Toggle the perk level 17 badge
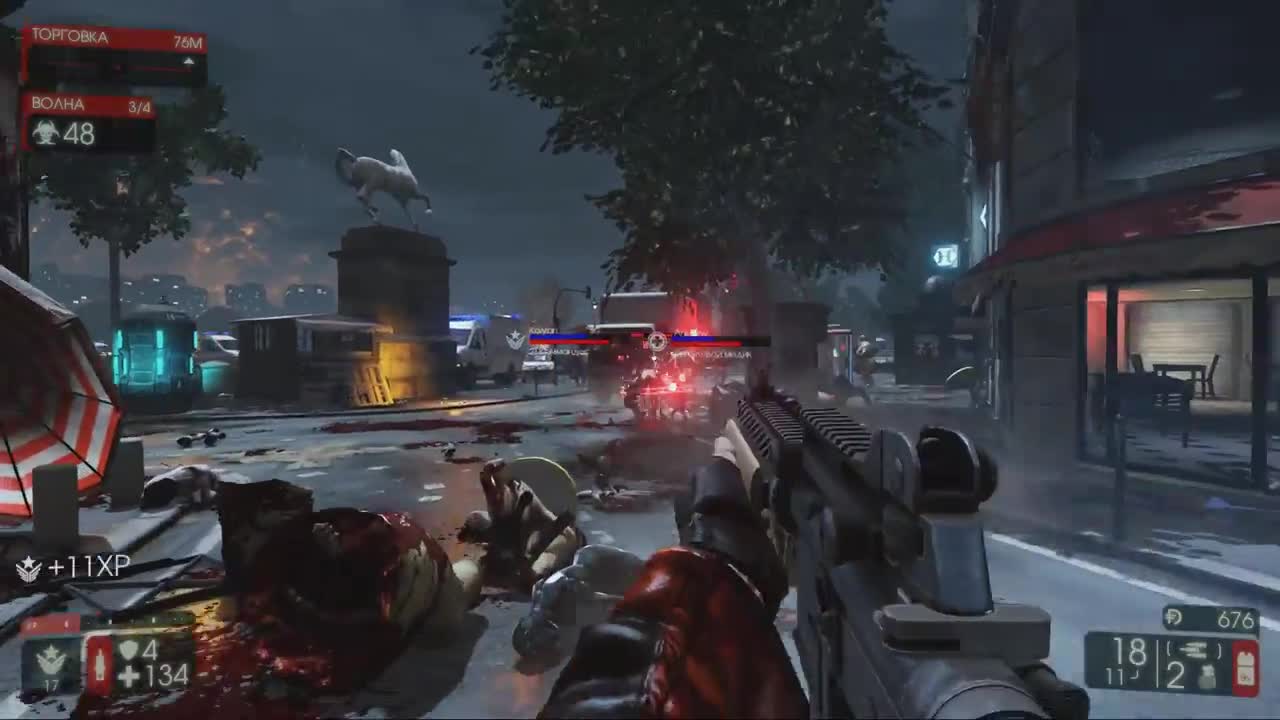This screenshot has height=720, width=1280. pyautogui.click(x=50, y=683)
